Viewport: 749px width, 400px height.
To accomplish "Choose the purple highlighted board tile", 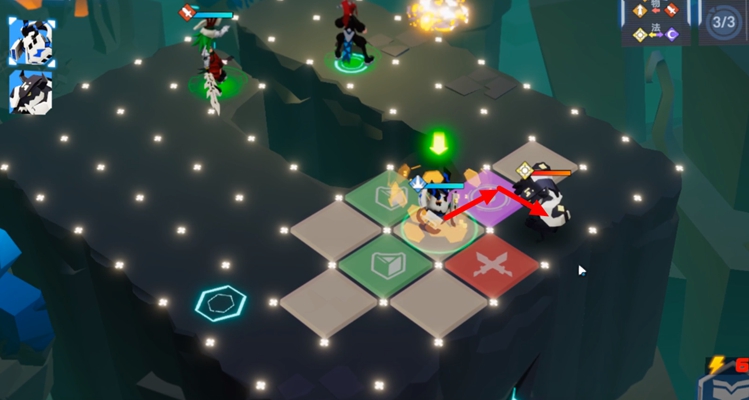I will (x=490, y=198).
